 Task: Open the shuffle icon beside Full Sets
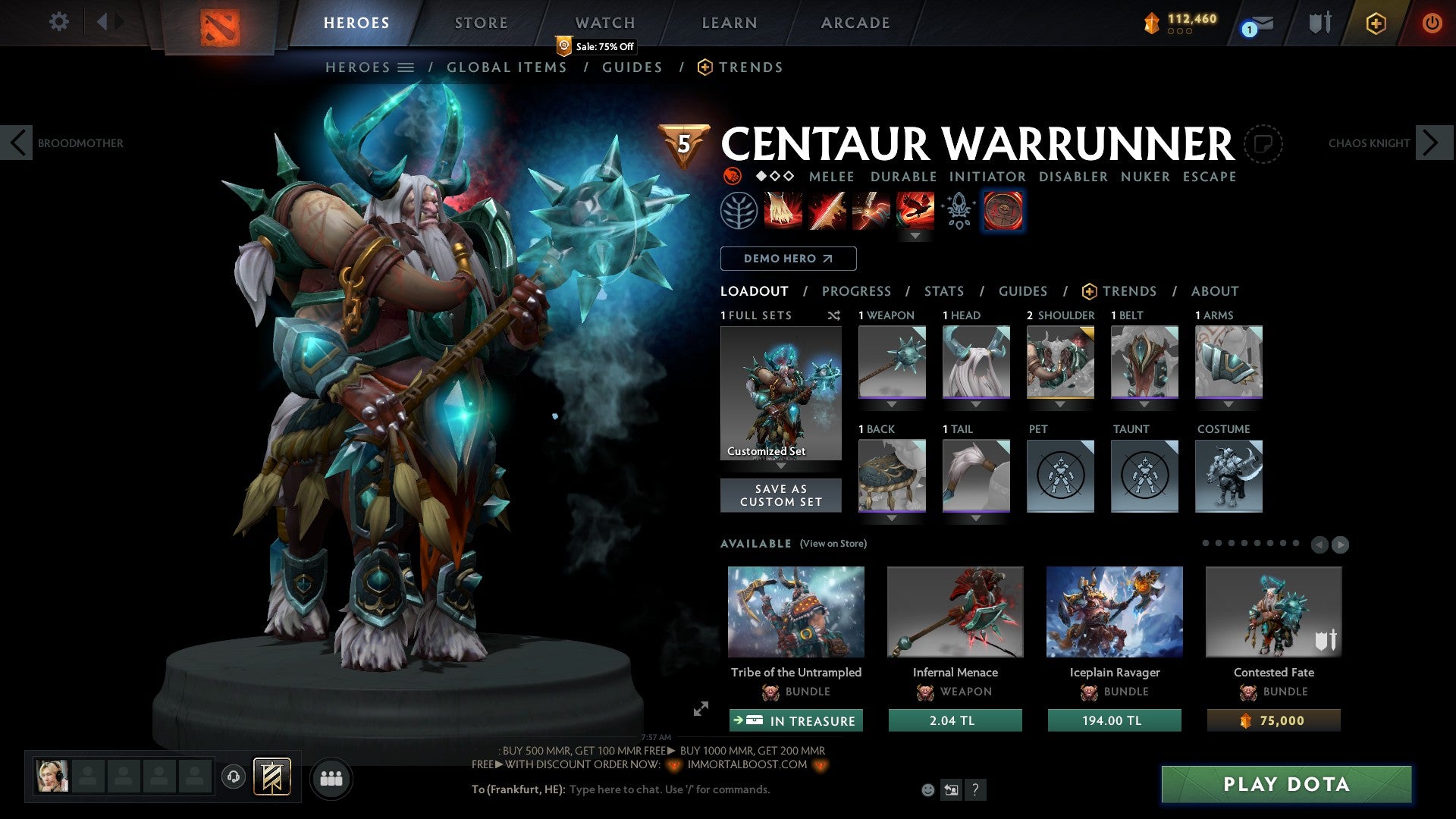click(x=833, y=315)
